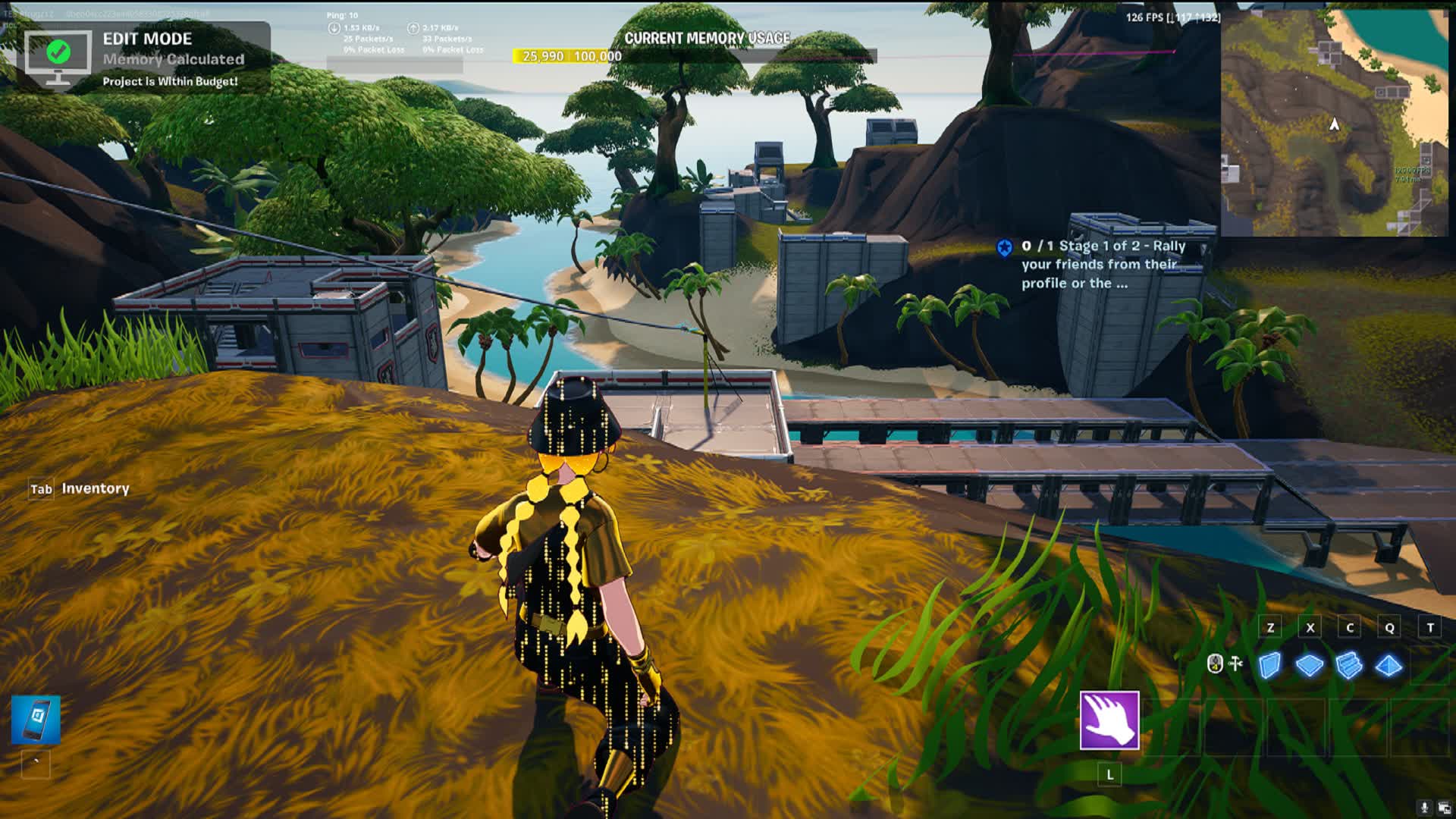
Task: Toggle the replay recording indicator icon
Action: 1443,808
